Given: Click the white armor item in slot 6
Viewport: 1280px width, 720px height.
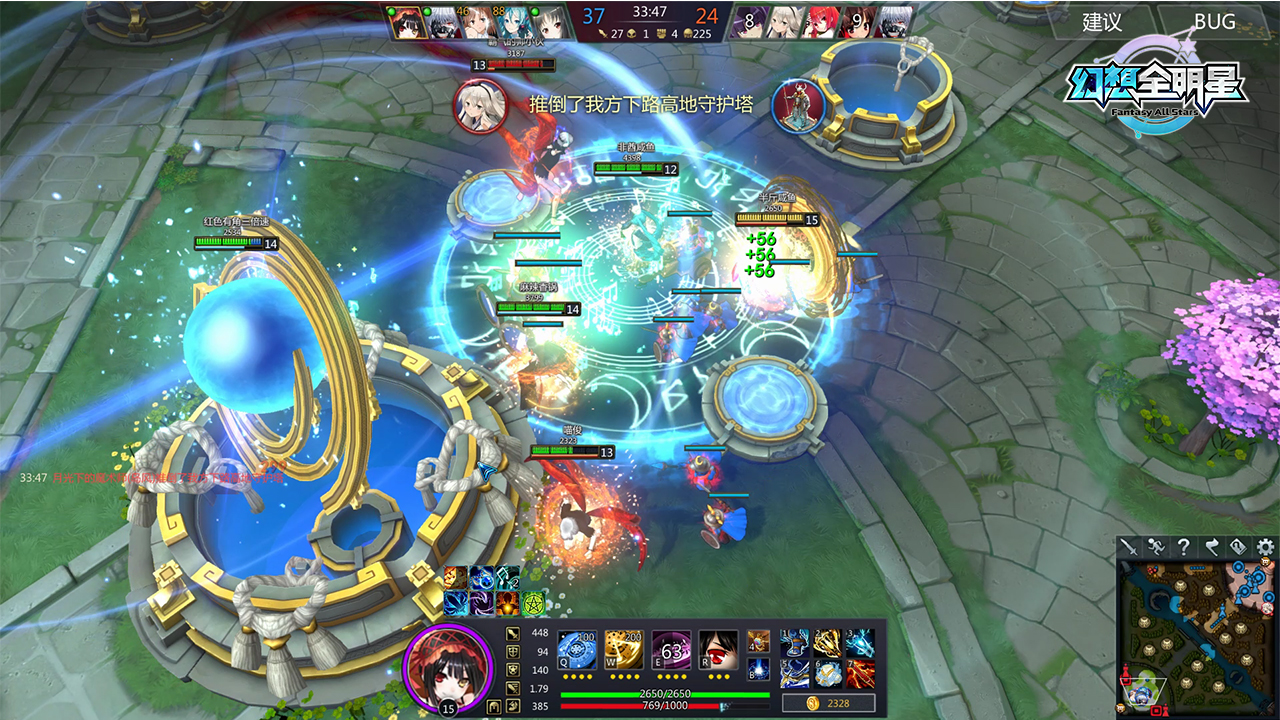Looking at the screenshot, I should point(827,673).
